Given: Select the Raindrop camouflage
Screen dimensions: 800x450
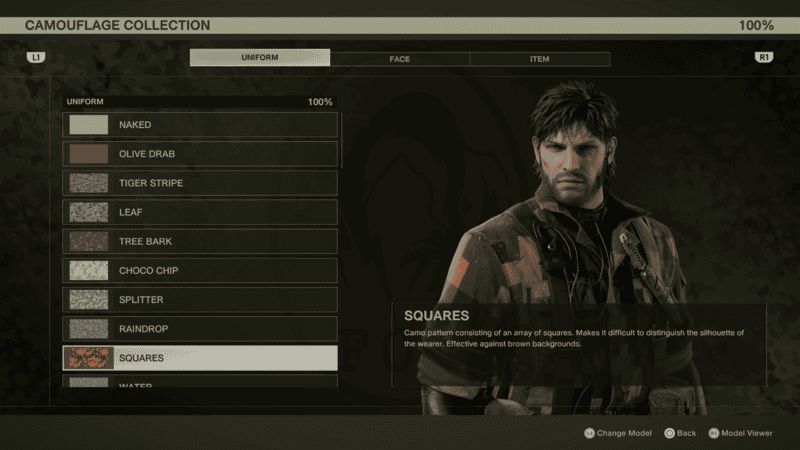Looking at the screenshot, I should point(200,328).
